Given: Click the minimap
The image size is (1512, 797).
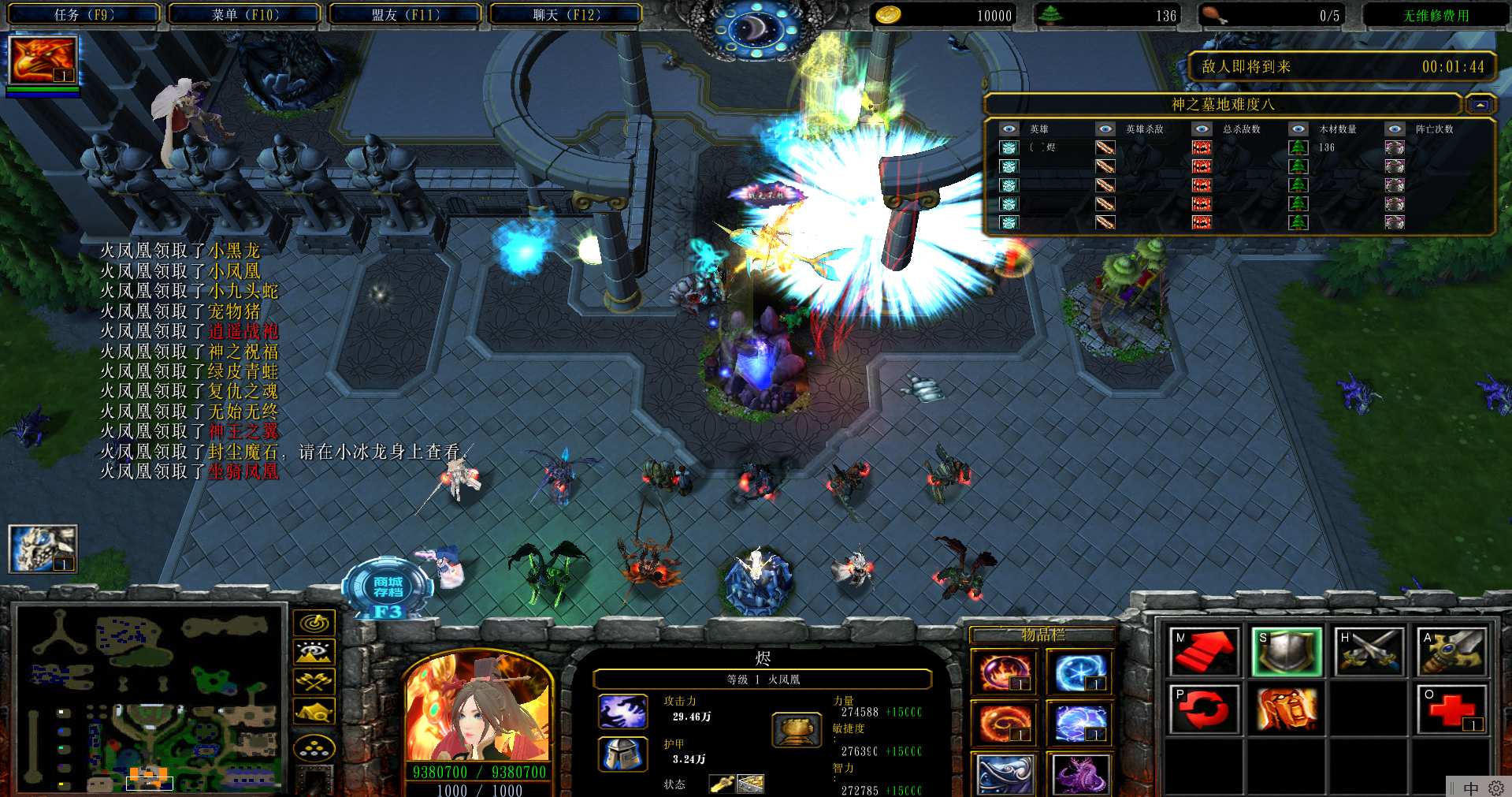Looking at the screenshot, I should click(x=150, y=699).
